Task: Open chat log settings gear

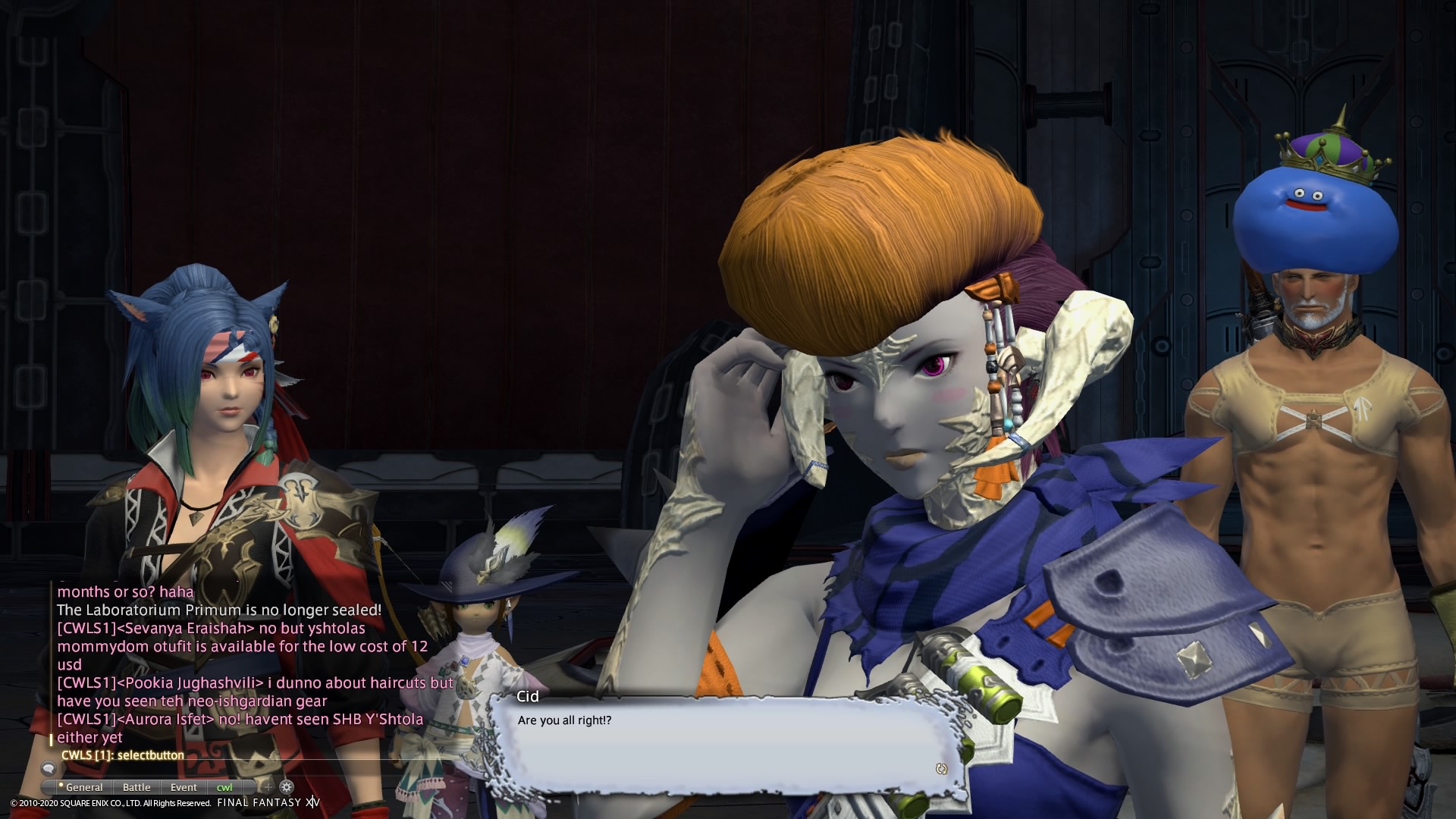Action: click(287, 787)
